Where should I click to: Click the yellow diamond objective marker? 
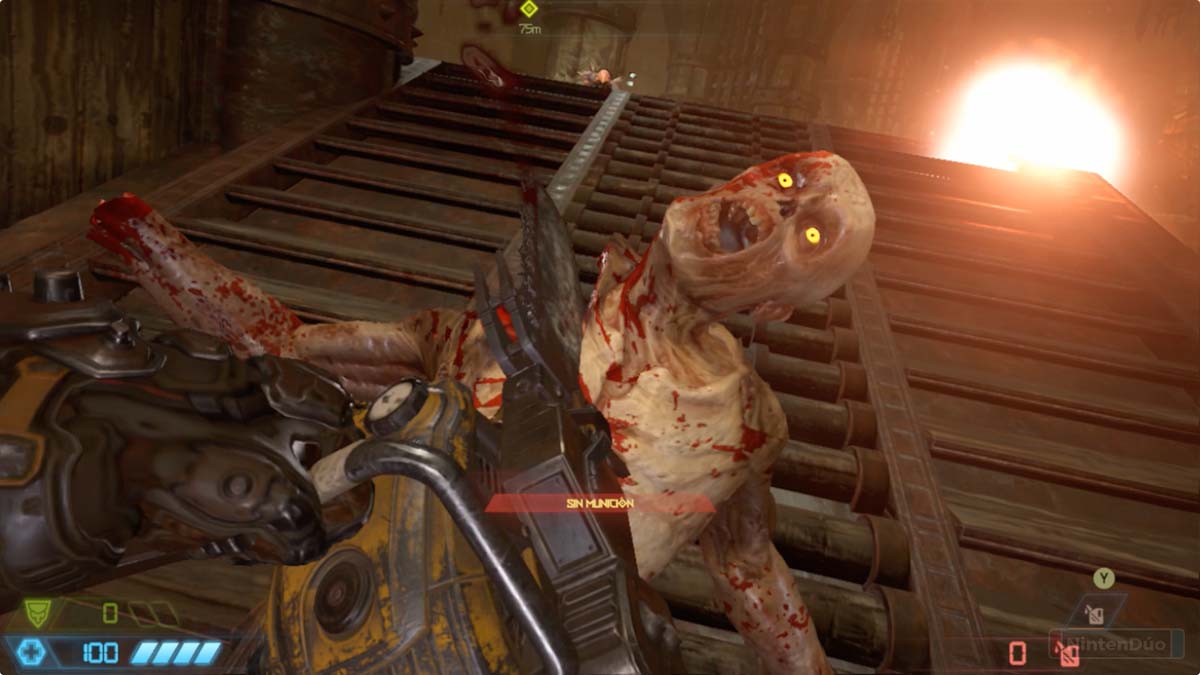pyautogui.click(x=529, y=9)
